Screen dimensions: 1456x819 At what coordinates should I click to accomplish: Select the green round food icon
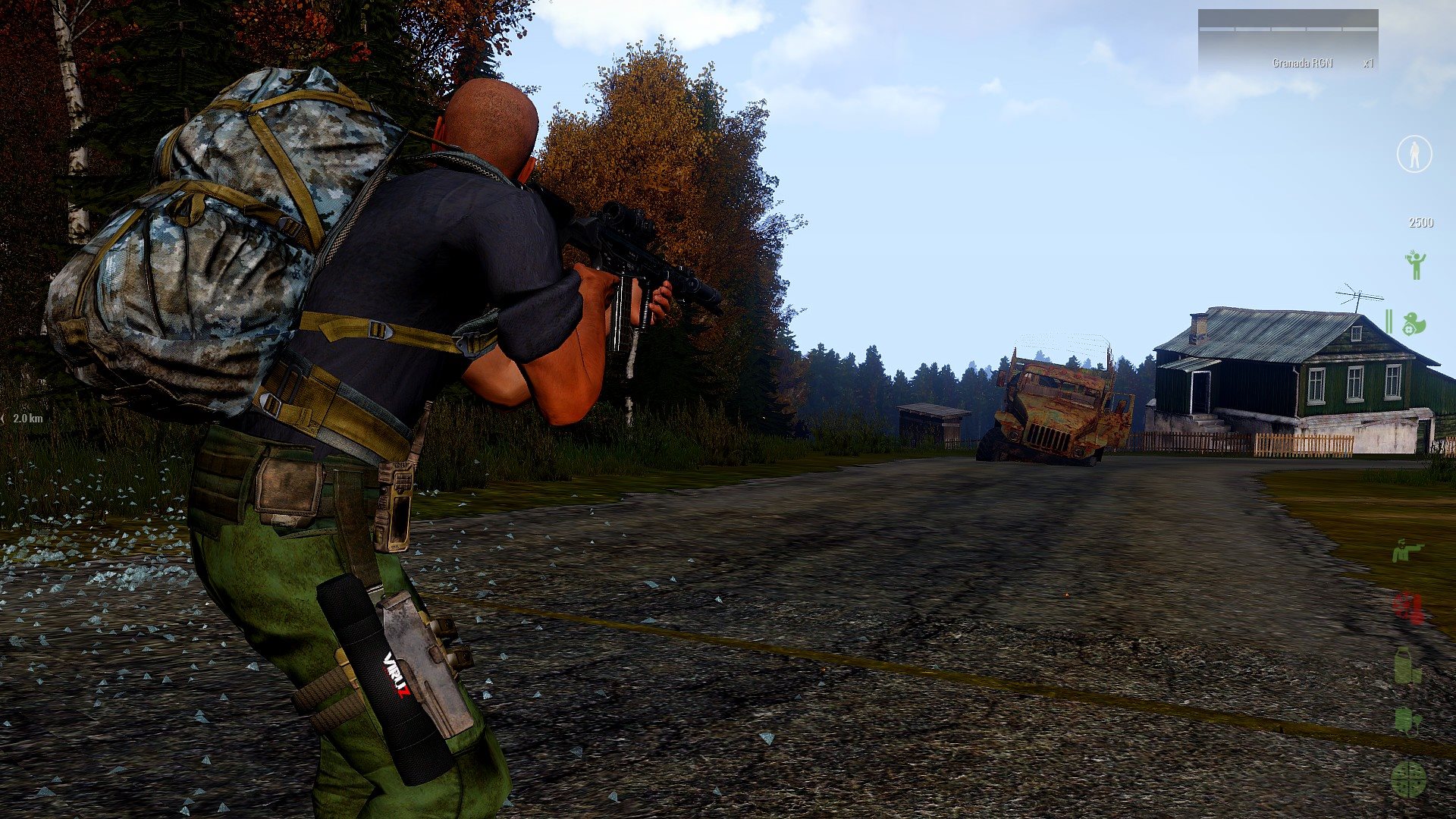coord(1408,779)
